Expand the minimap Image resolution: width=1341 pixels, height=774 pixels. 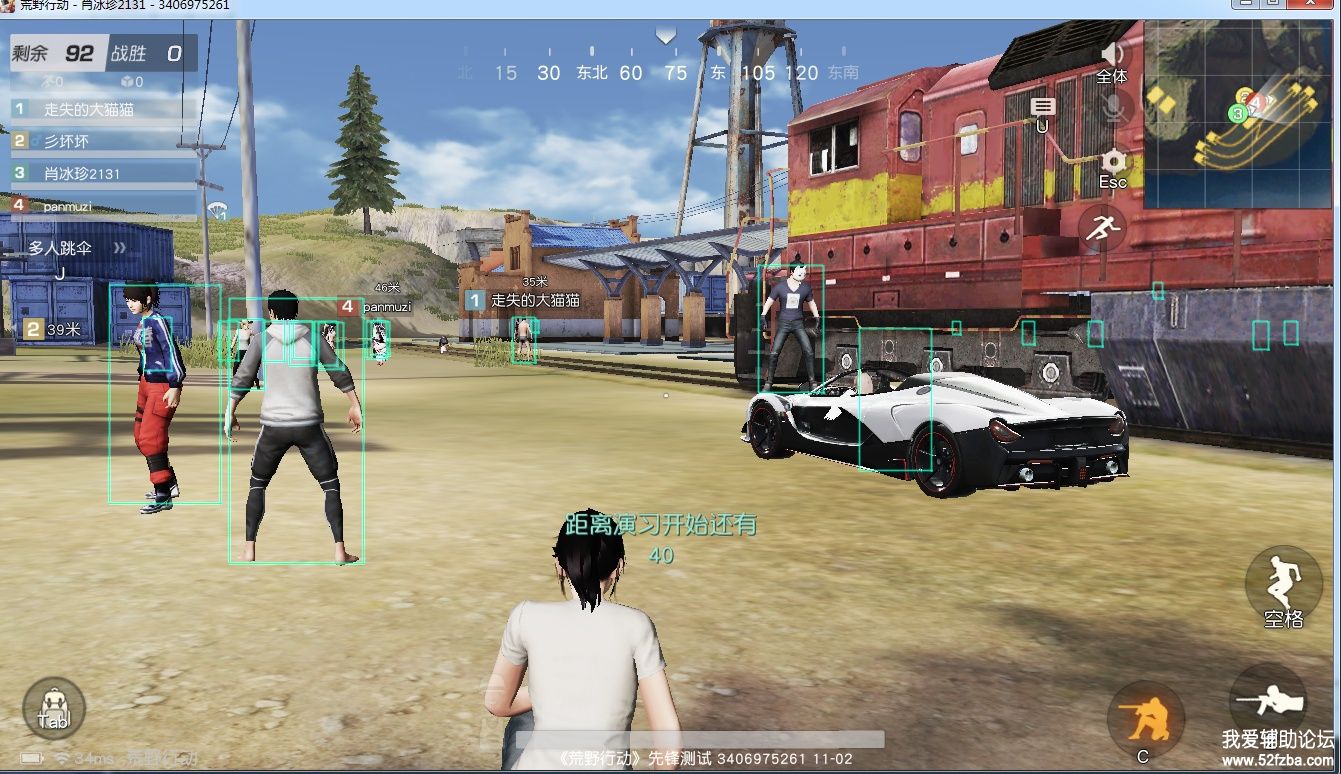point(1240,113)
